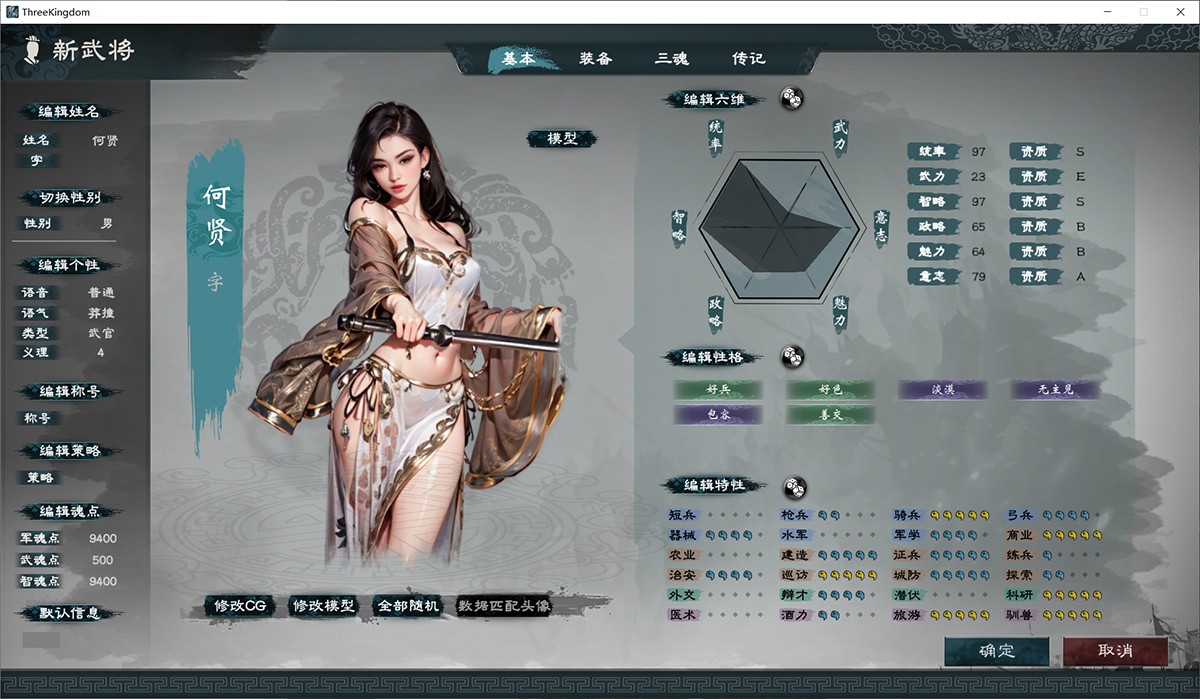The image size is (1200, 699).
Task: Open 修改模型 to change the model
Action: (x=323, y=606)
